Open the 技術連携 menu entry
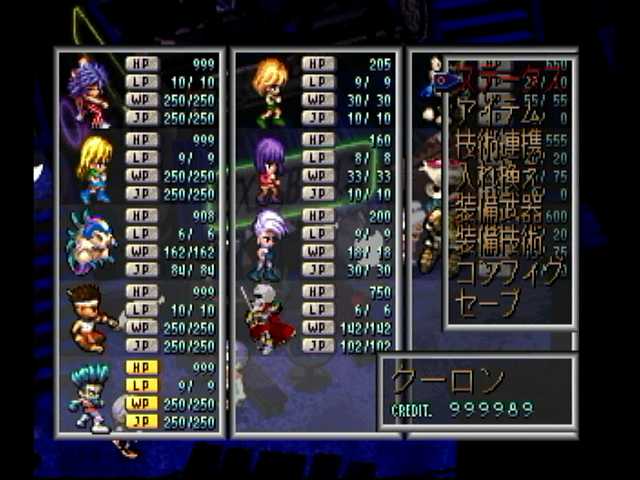Viewport: 640px width, 480px height. pos(500,152)
